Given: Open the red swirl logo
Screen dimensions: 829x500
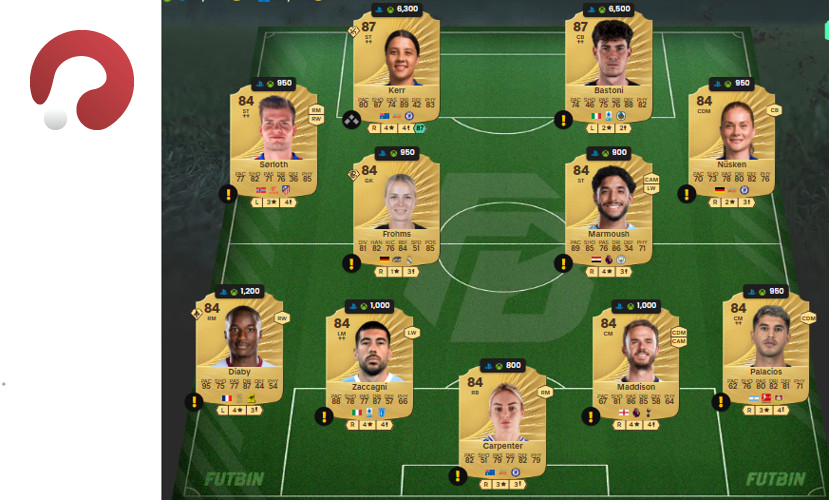Looking at the screenshot, I should (x=82, y=80).
